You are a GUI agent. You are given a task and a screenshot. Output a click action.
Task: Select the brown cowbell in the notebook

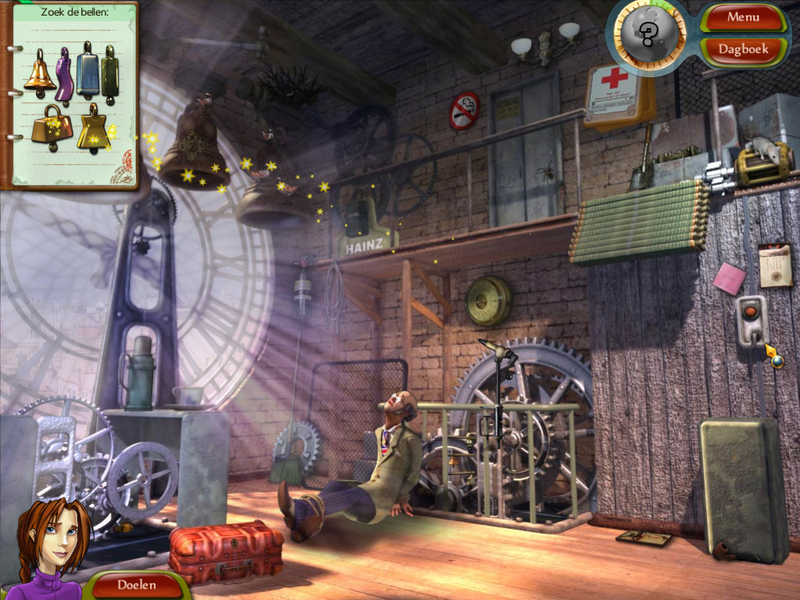pyautogui.click(x=49, y=128)
